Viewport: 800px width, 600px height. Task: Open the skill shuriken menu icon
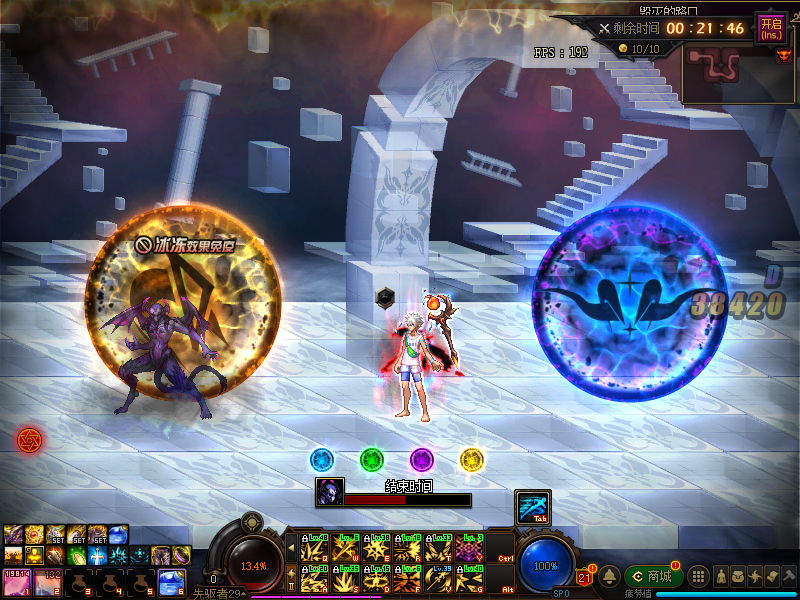pyautogui.click(x=755, y=576)
